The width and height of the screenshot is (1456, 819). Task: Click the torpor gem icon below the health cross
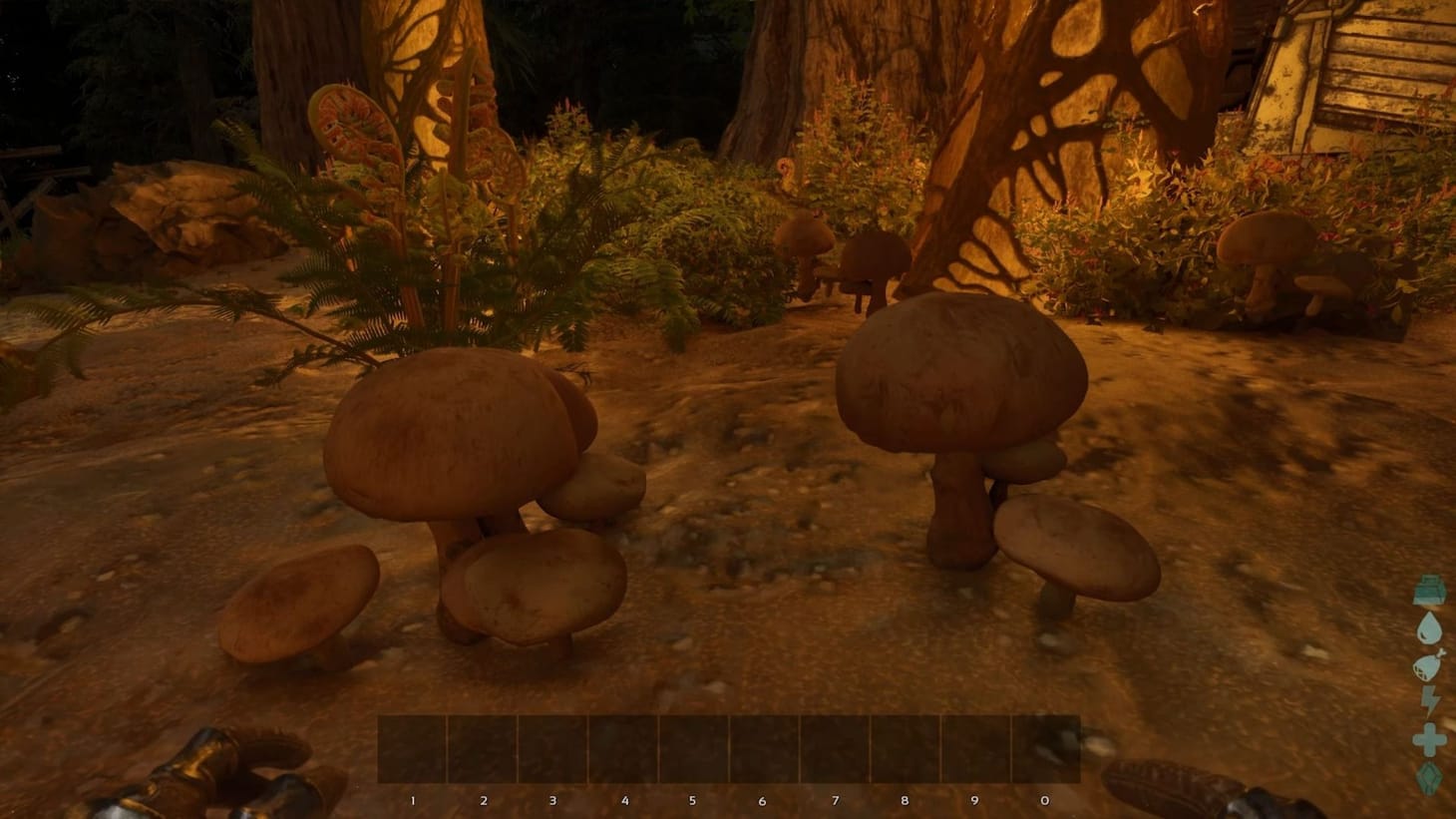1428,774
